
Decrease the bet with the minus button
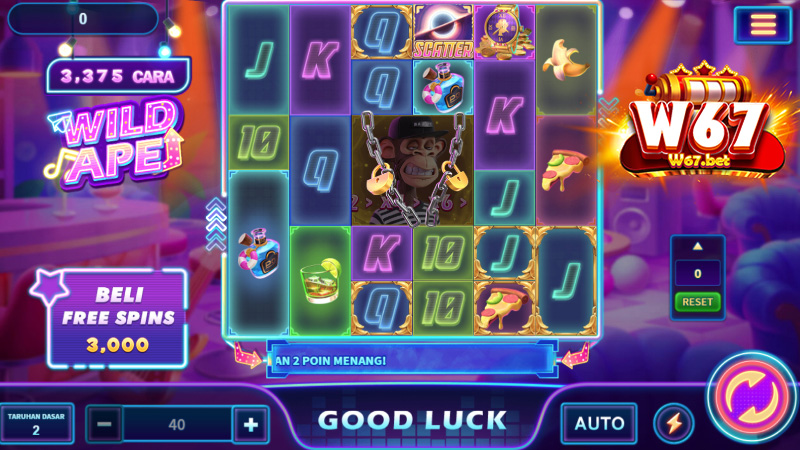[x=103, y=425]
